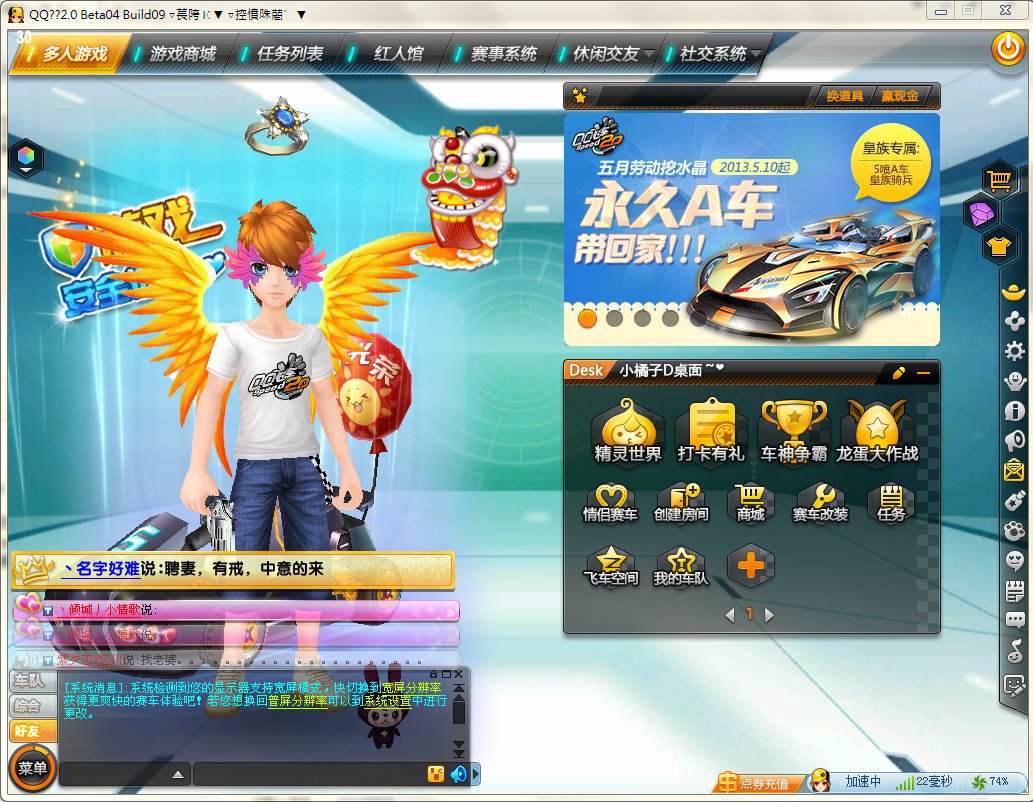
Task: Click the 换道具 button
Action: tap(844, 96)
